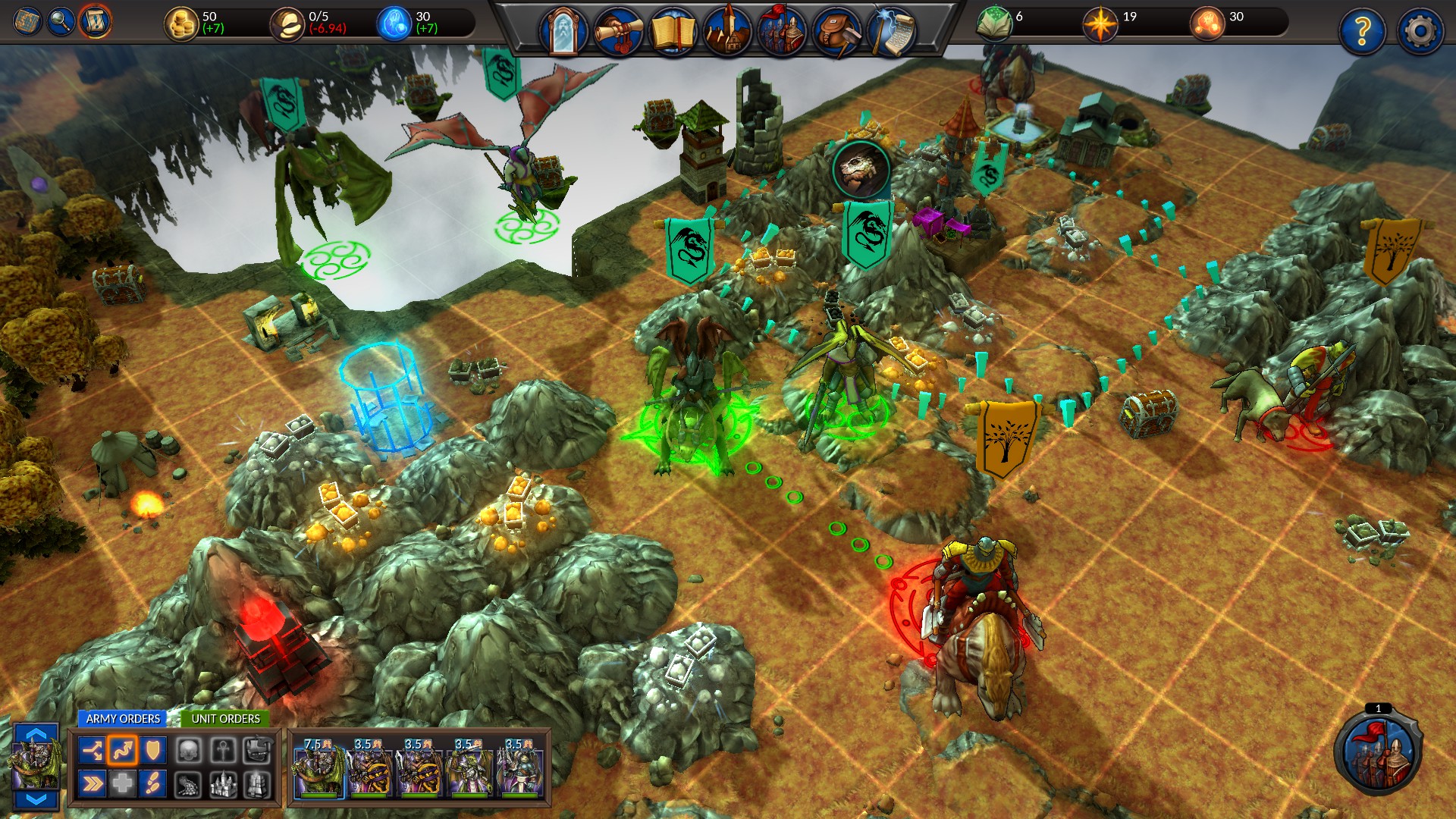This screenshot has width=1456, height=819.
Task: Toggle the footsteps movement order
Action: 154,782
